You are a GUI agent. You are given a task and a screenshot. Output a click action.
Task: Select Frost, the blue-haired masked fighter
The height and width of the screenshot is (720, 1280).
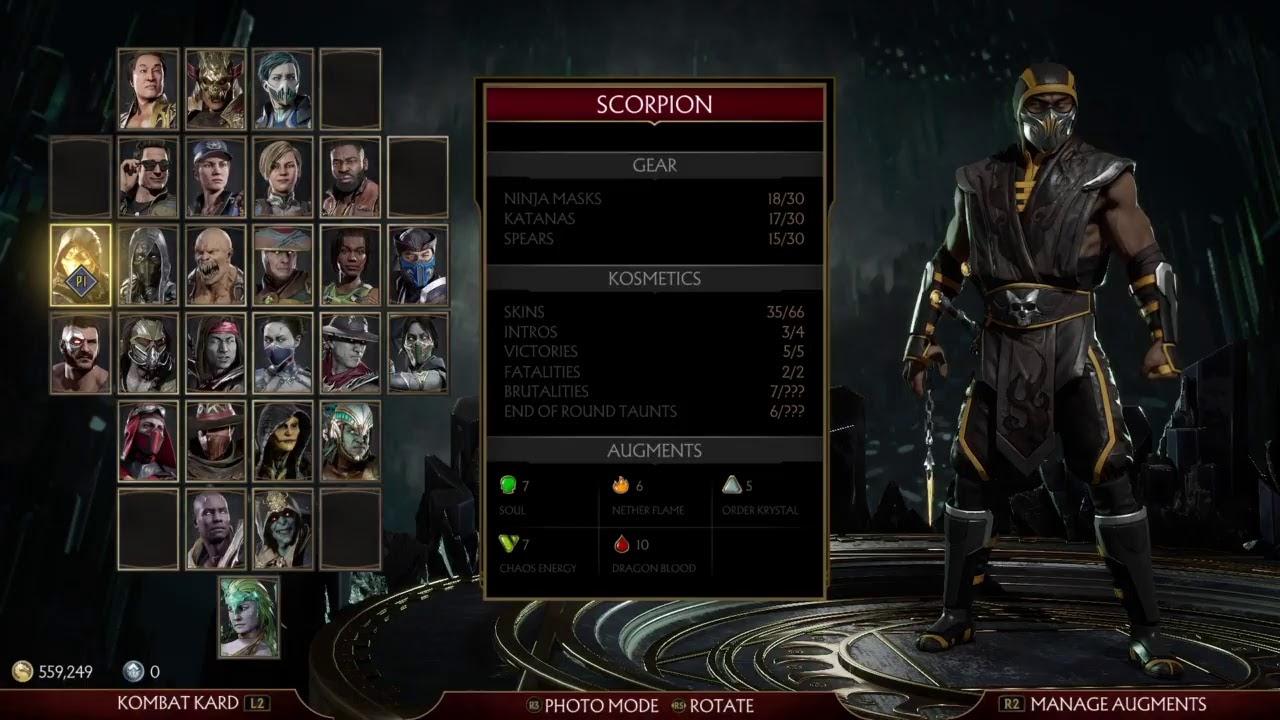282,89
